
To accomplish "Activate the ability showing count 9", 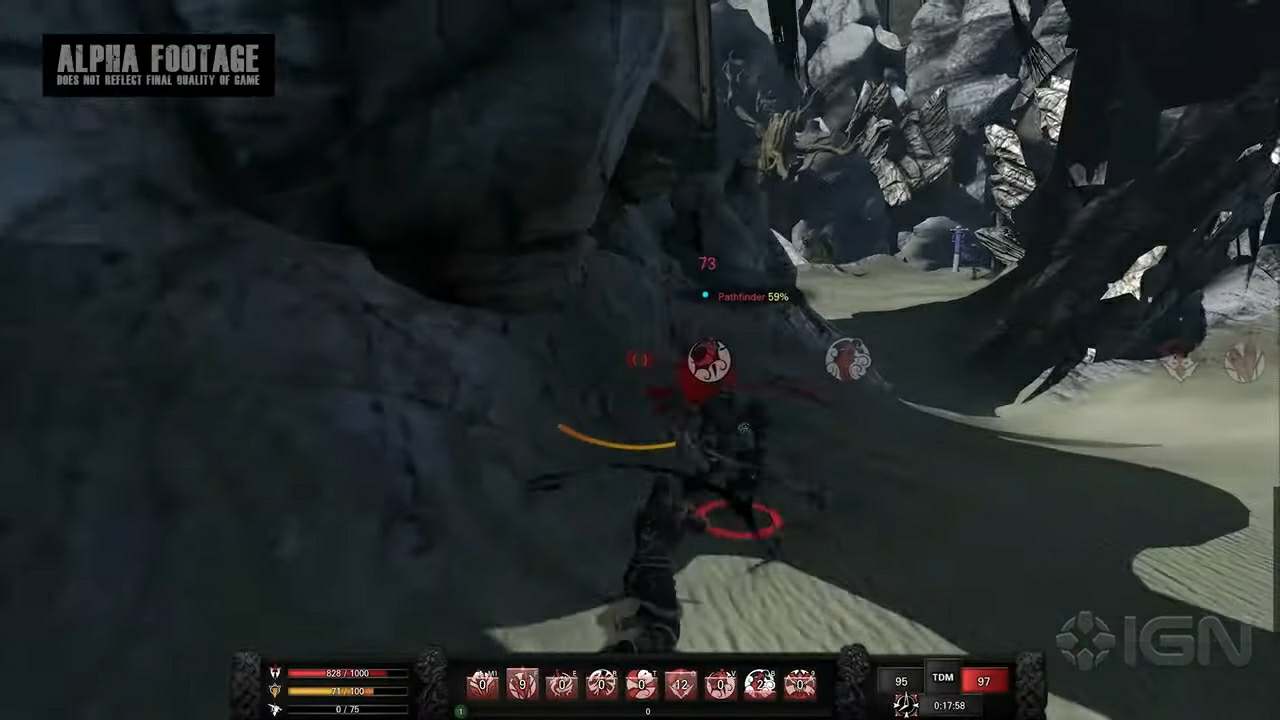I will click(522, 684).
